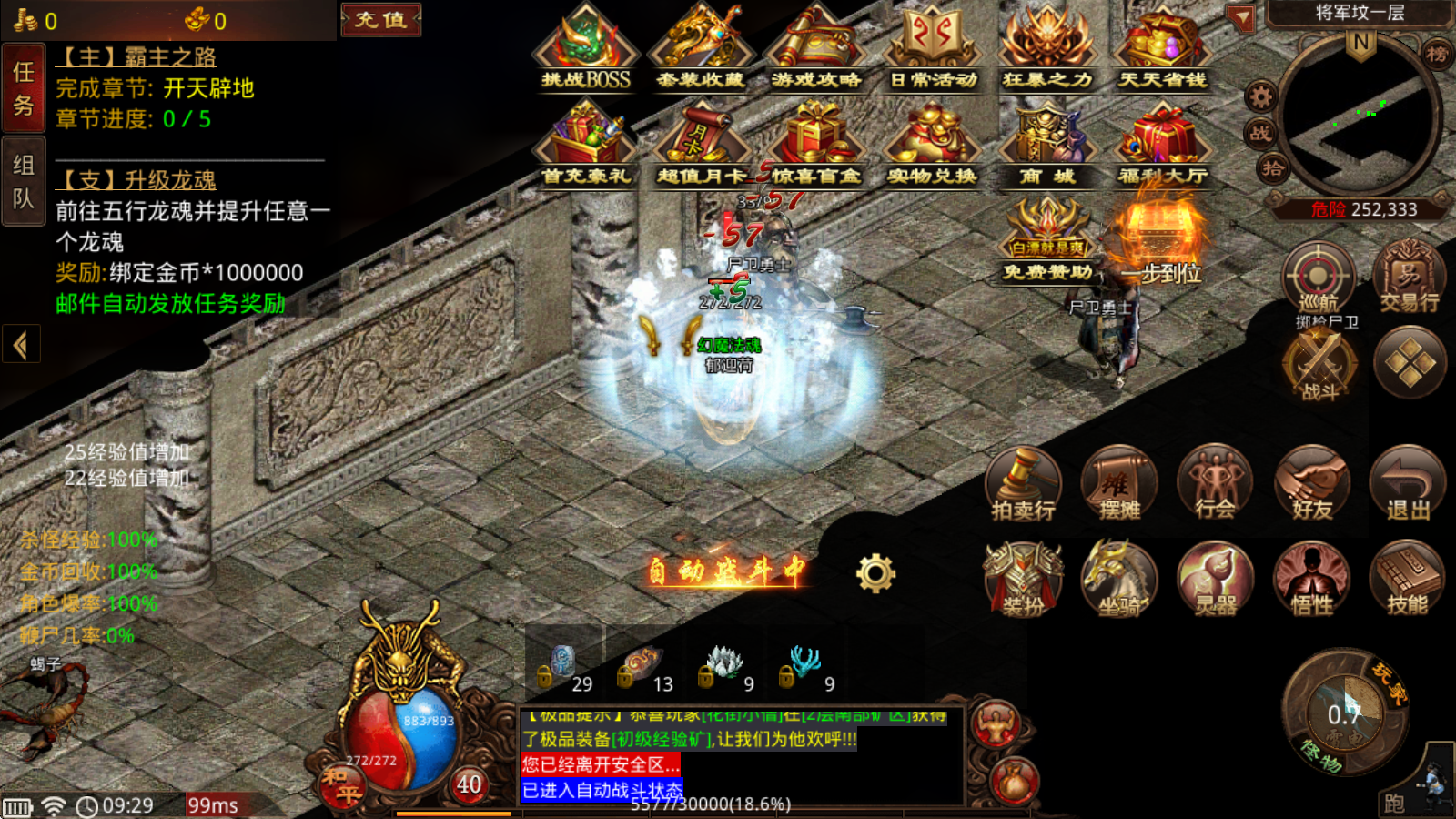Open the 摆摊 stall button
The image size is (1456, 819).
[x=1119, y=483]
